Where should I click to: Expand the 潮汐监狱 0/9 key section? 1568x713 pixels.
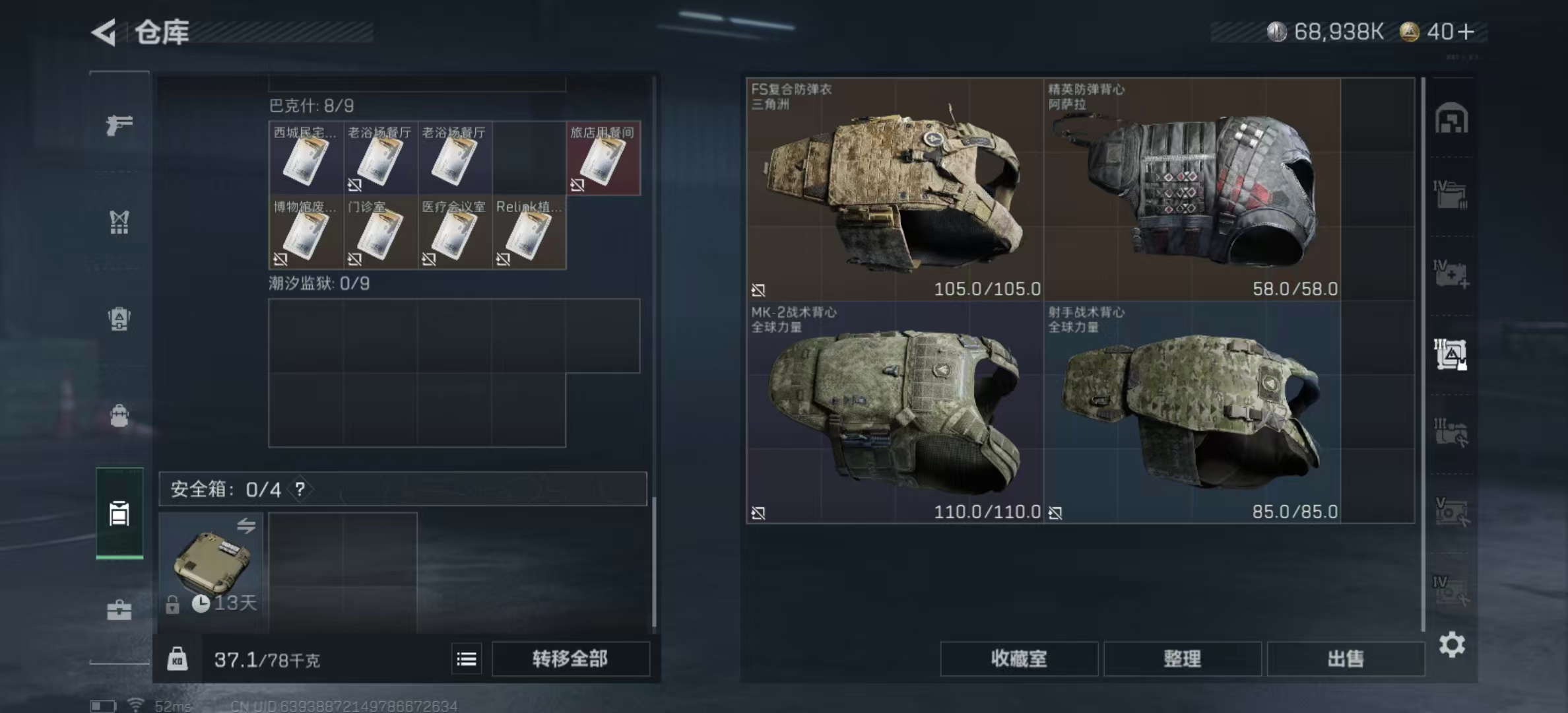[x=320, y=284]
